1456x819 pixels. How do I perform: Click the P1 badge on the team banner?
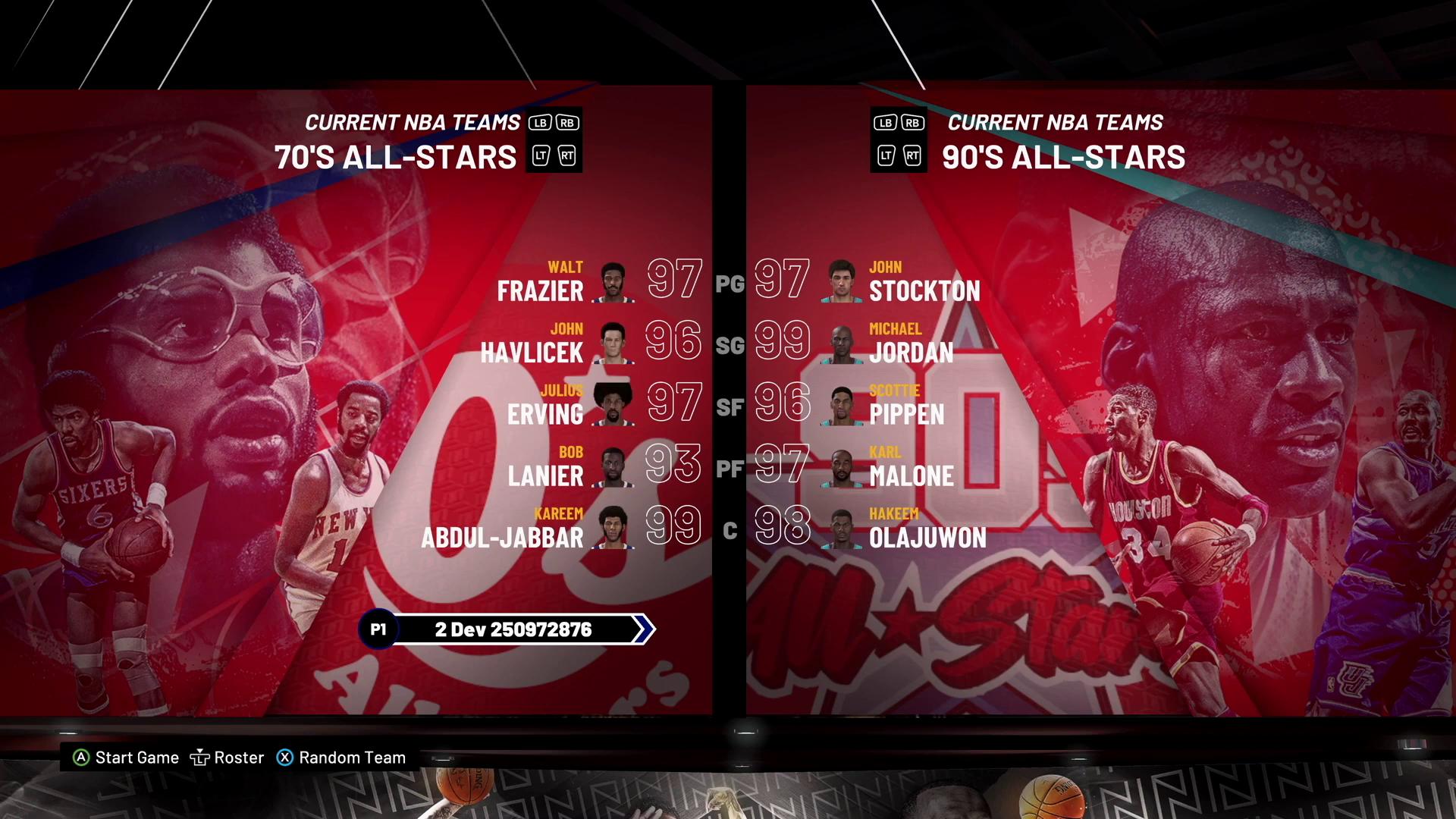tap(378, 629)
